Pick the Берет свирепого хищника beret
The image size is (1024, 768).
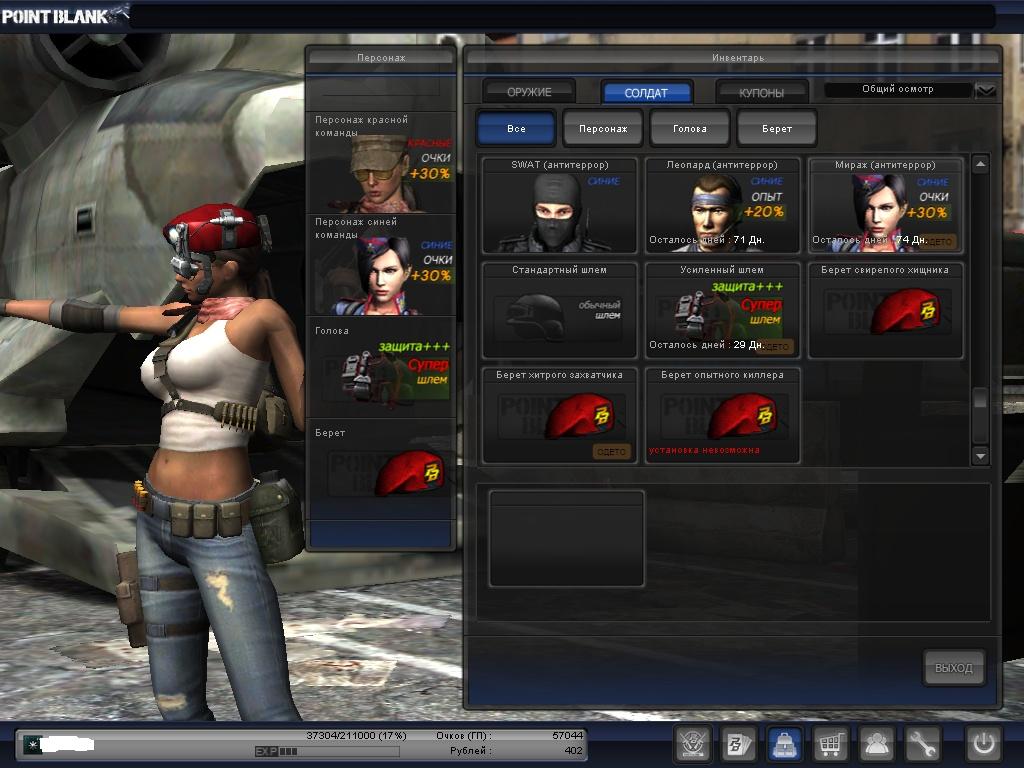[x=886, y=311]
